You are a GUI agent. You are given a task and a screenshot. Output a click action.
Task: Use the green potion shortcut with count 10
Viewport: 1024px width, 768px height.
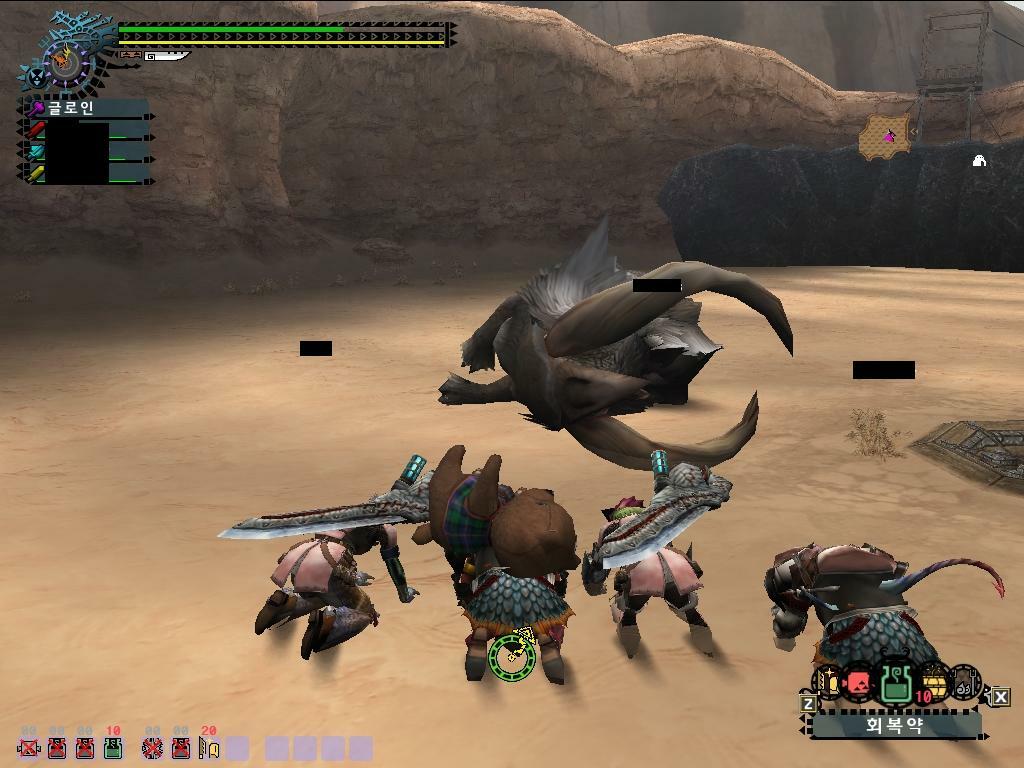pos(113,746)
